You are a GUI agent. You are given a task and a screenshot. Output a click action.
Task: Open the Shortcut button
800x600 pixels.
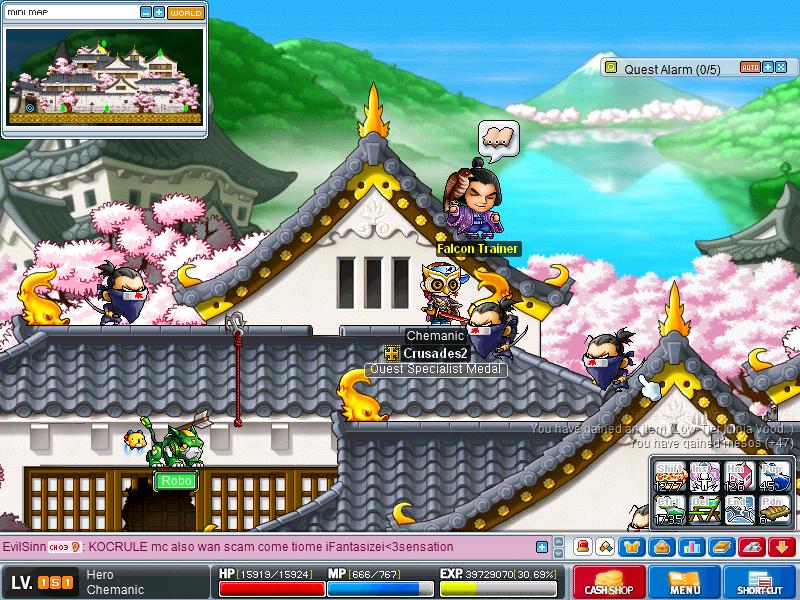pos(765,582)
